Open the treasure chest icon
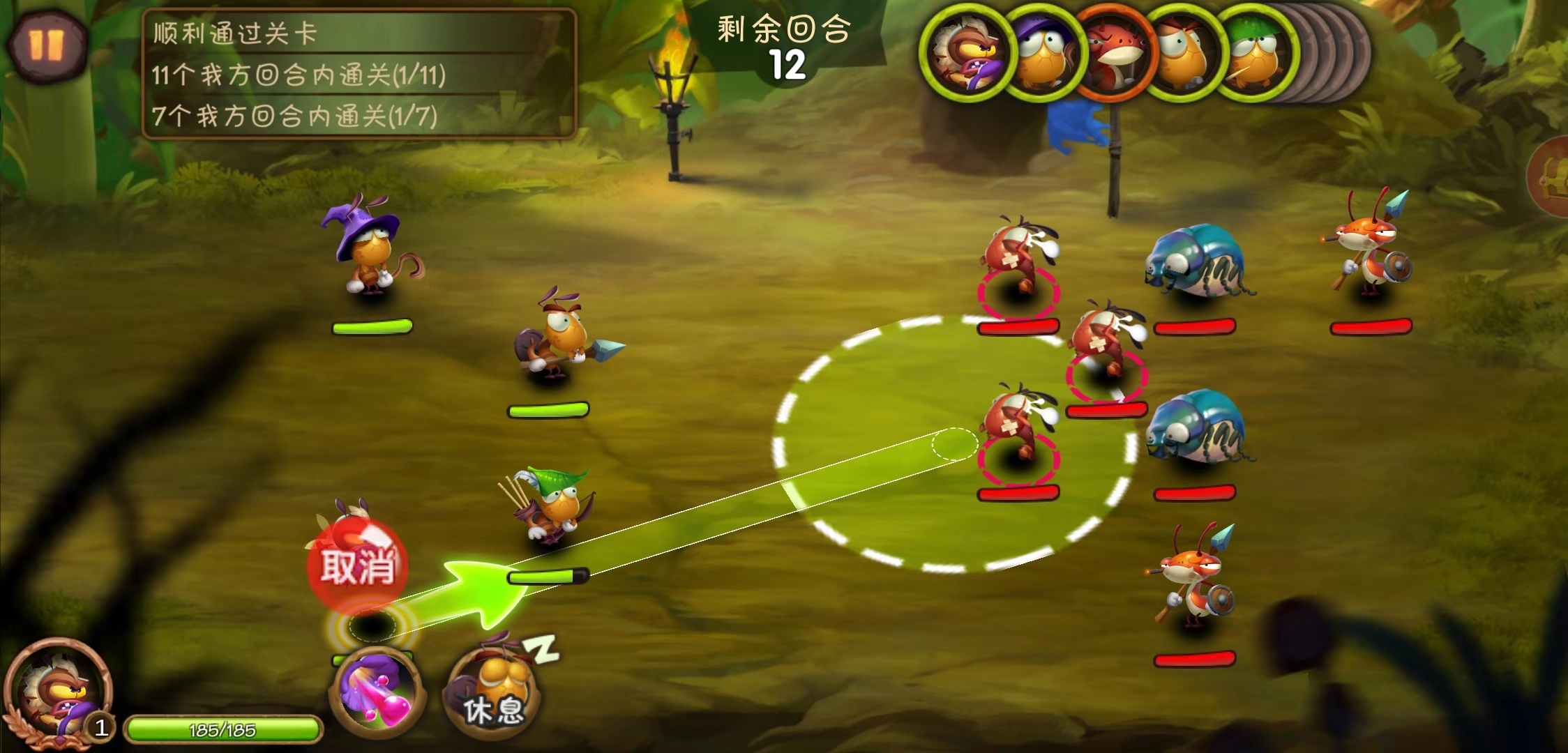Viewport: 1568px width, 753px height. (1553, 178)
